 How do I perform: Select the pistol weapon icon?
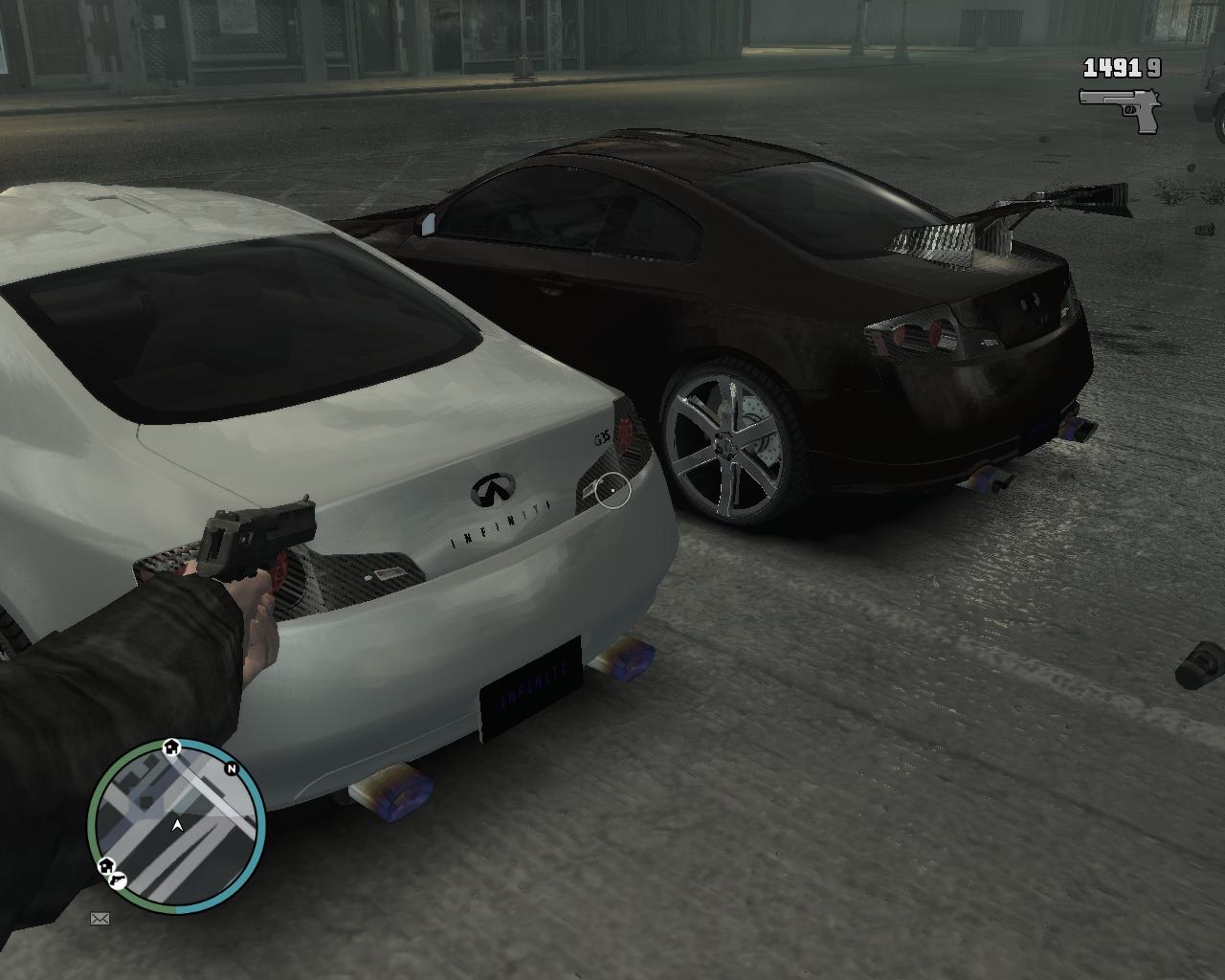pos(1120,109)
